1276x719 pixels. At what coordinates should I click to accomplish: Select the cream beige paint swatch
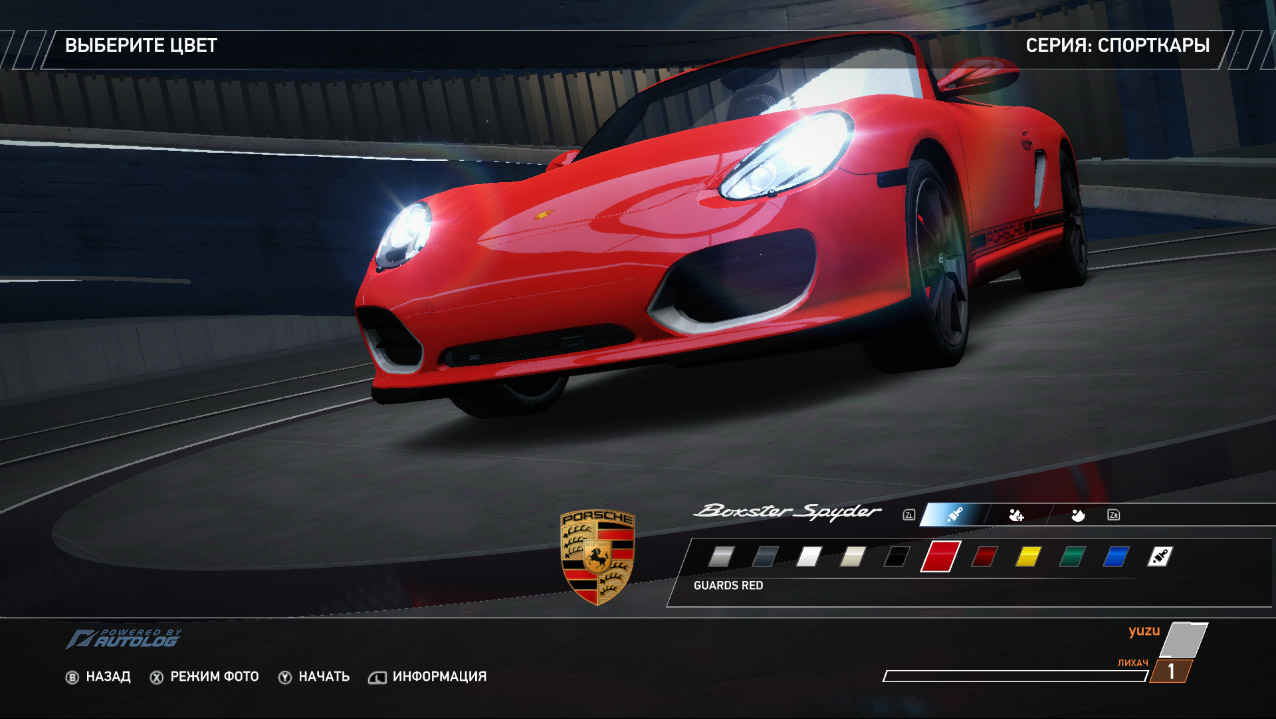click(853, 556)
